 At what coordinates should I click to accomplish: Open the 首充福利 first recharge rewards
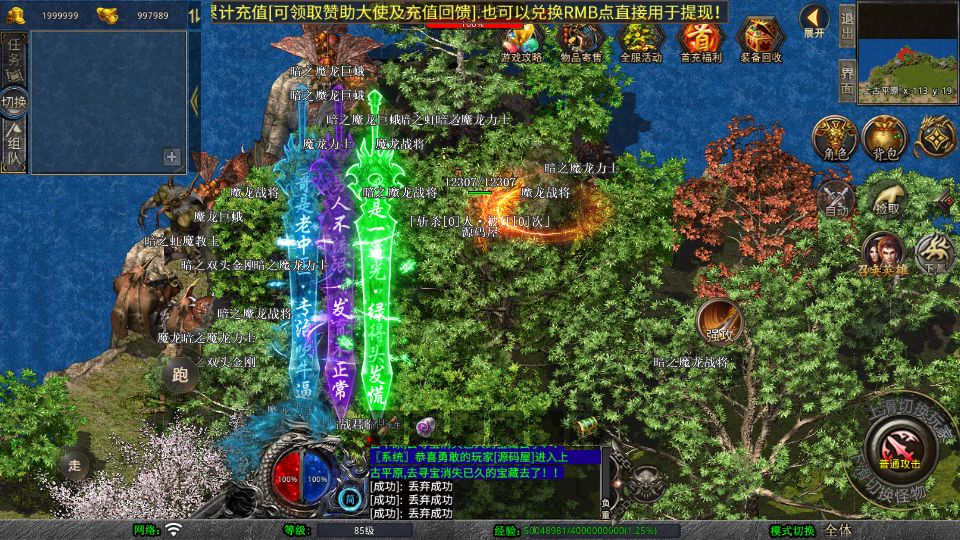pyautogui.click(x=701, y=38)
